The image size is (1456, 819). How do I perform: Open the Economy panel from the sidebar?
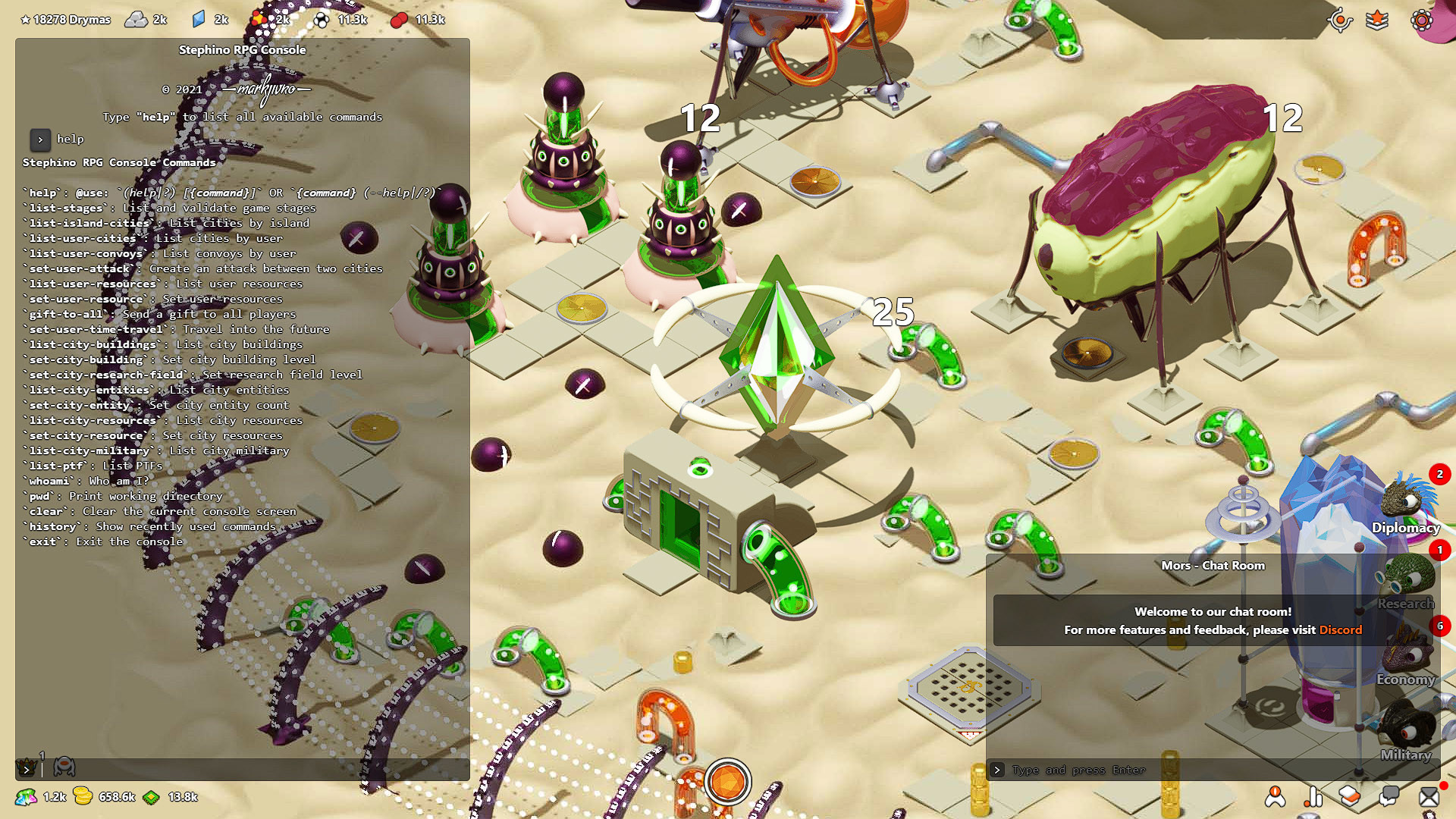(1407, 656)
